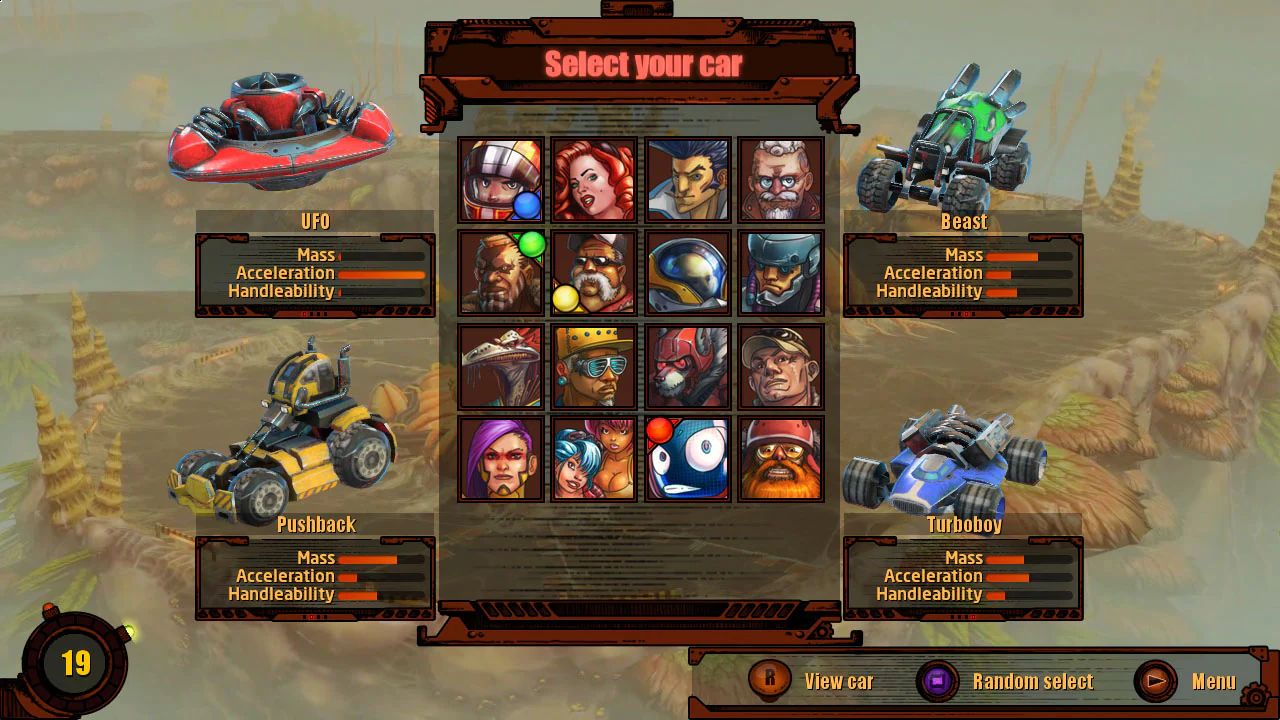
Task: Choose the red werewolf character
Action: pos(687,364)
